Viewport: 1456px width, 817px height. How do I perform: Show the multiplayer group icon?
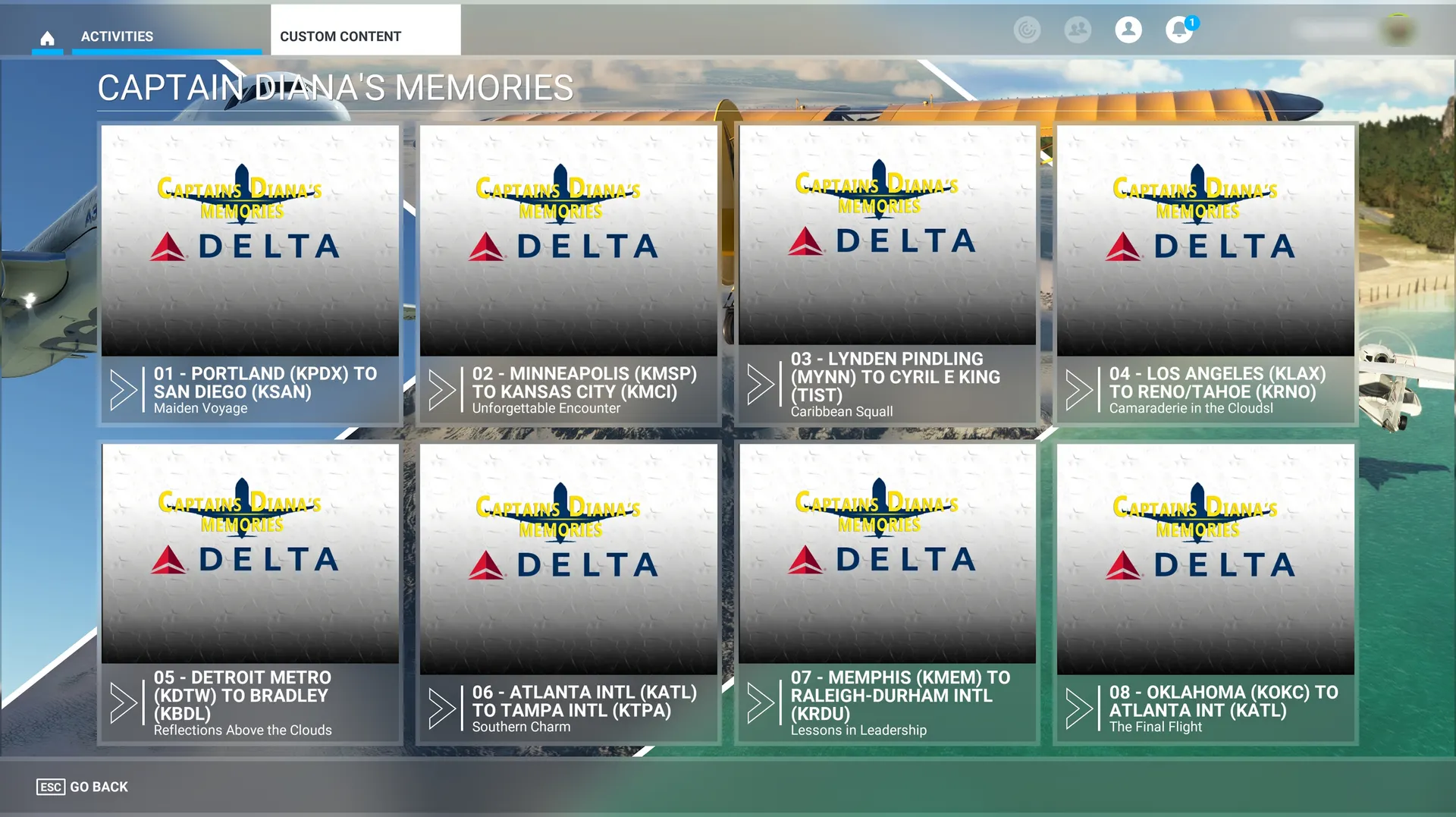tap(1078, 30)
